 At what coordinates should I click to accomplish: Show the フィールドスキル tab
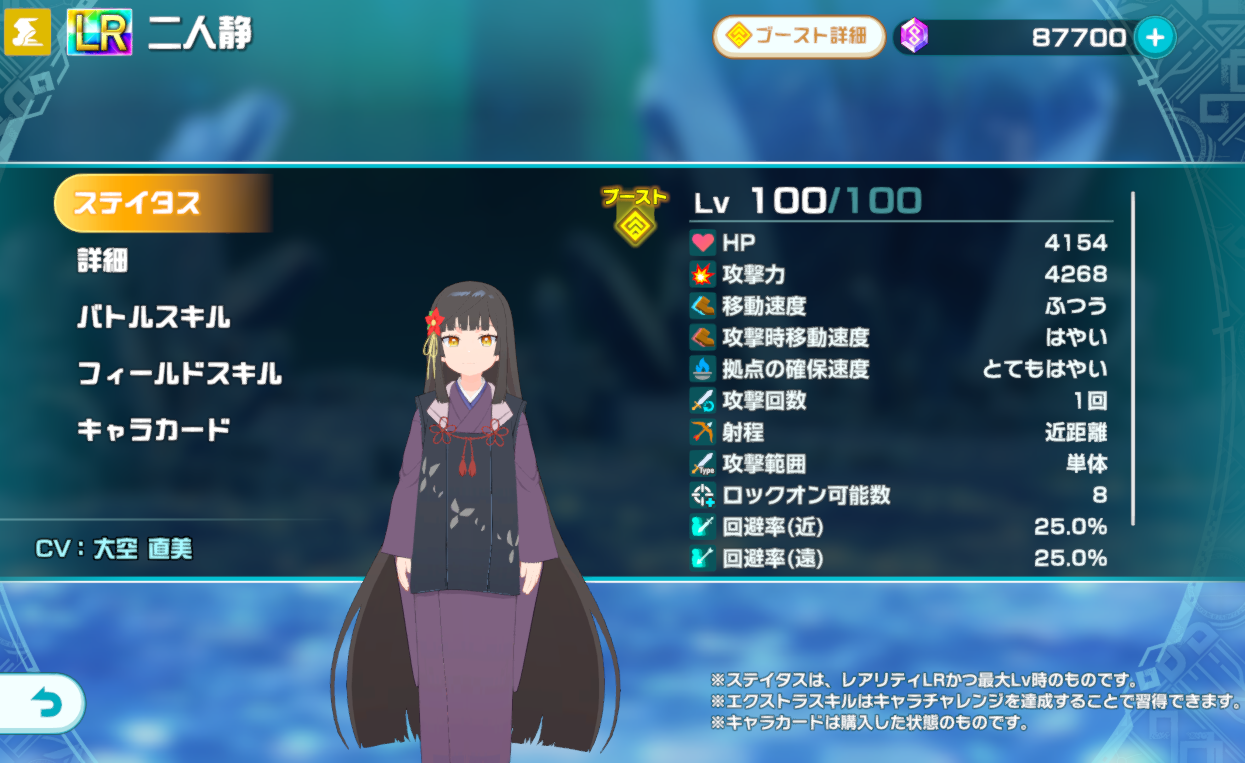click(180, 374)
